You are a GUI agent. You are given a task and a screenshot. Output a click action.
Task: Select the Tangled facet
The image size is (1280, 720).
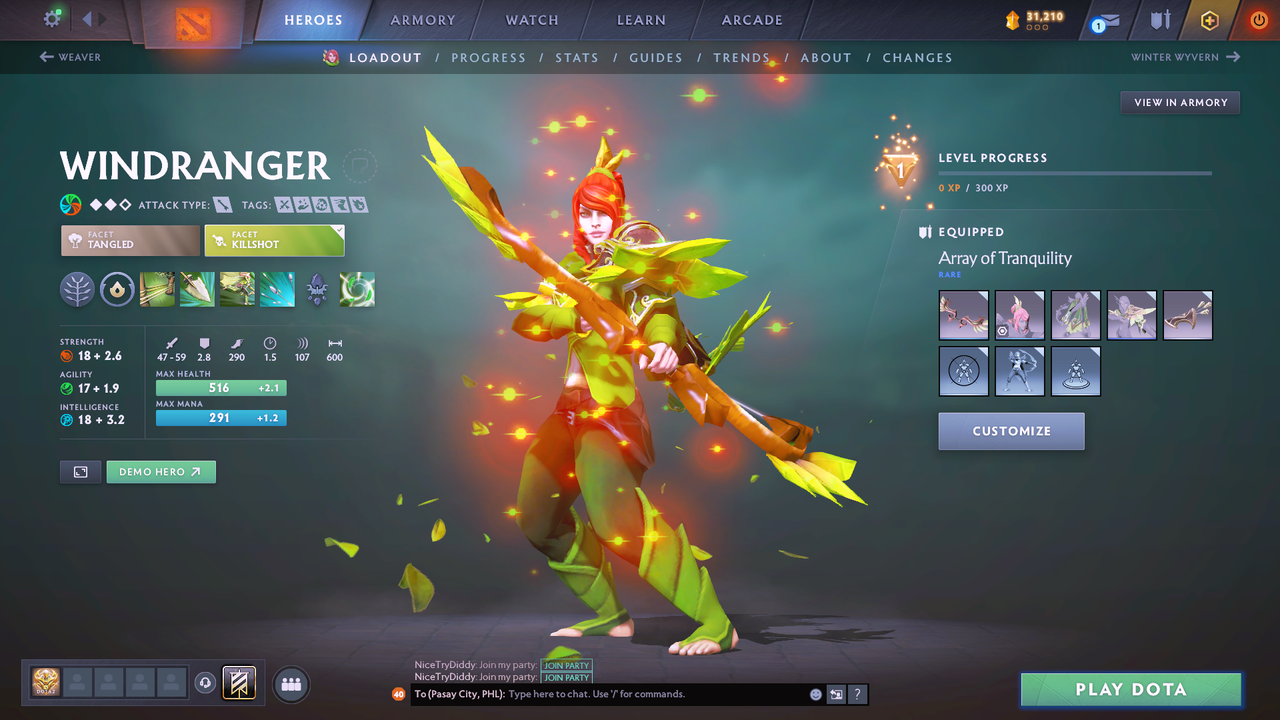click(129, 240)
